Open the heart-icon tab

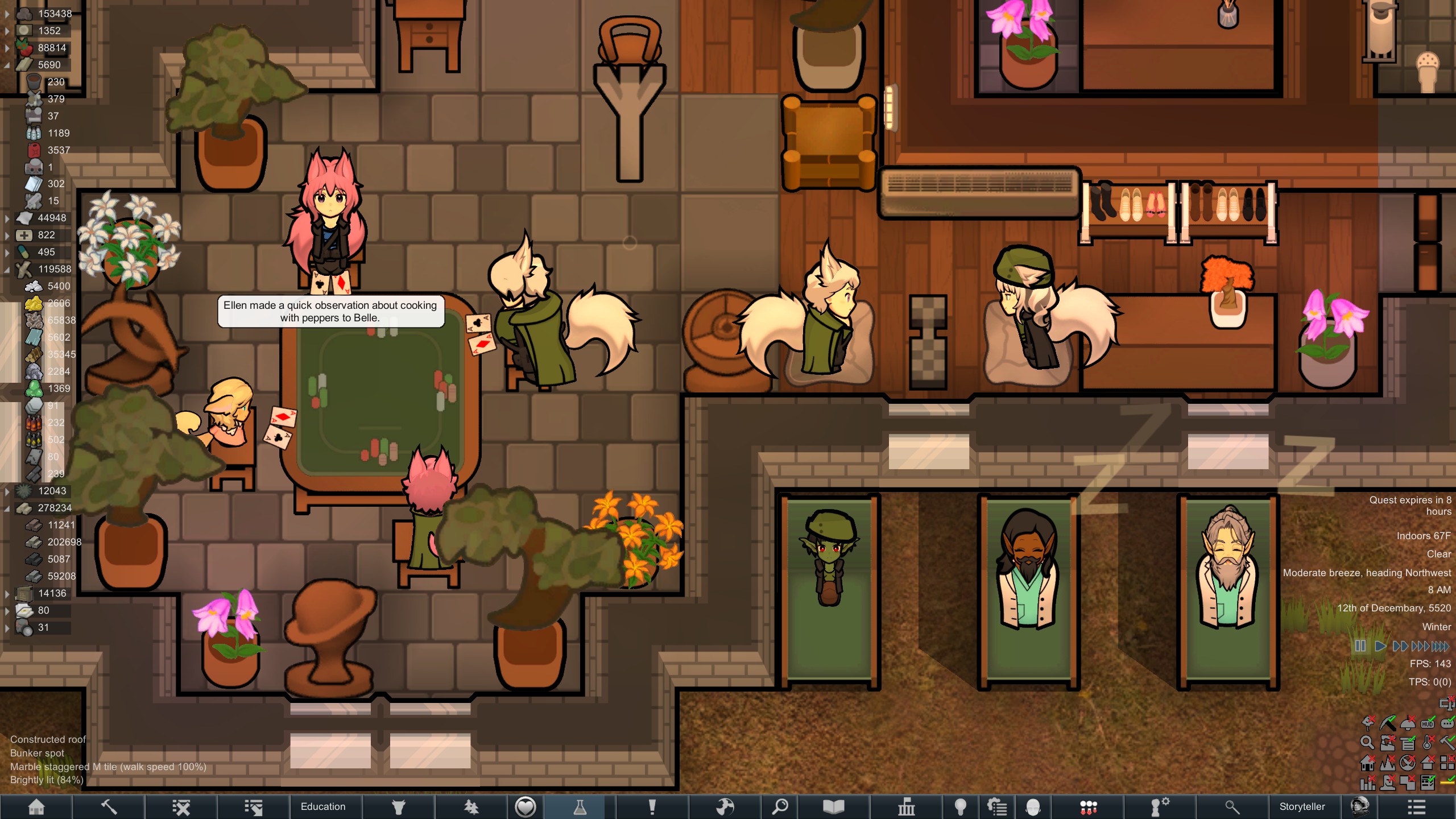point(525,806)
